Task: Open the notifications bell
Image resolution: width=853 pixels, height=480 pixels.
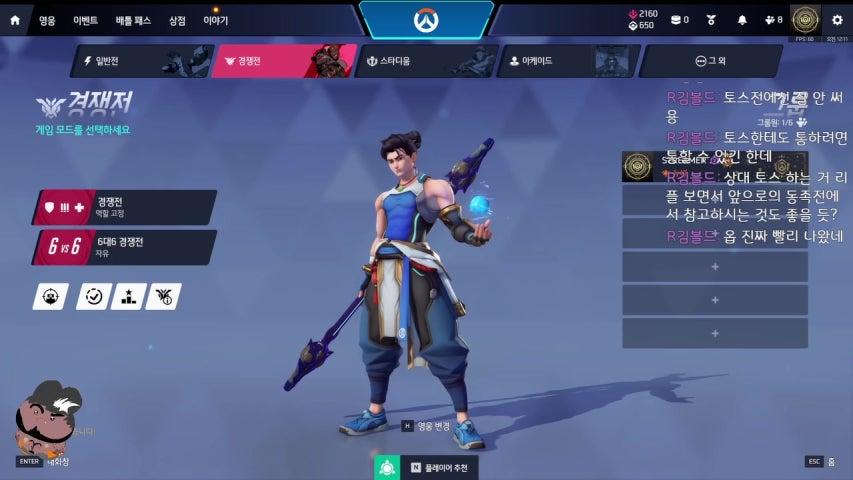Action: pos(742,20)
